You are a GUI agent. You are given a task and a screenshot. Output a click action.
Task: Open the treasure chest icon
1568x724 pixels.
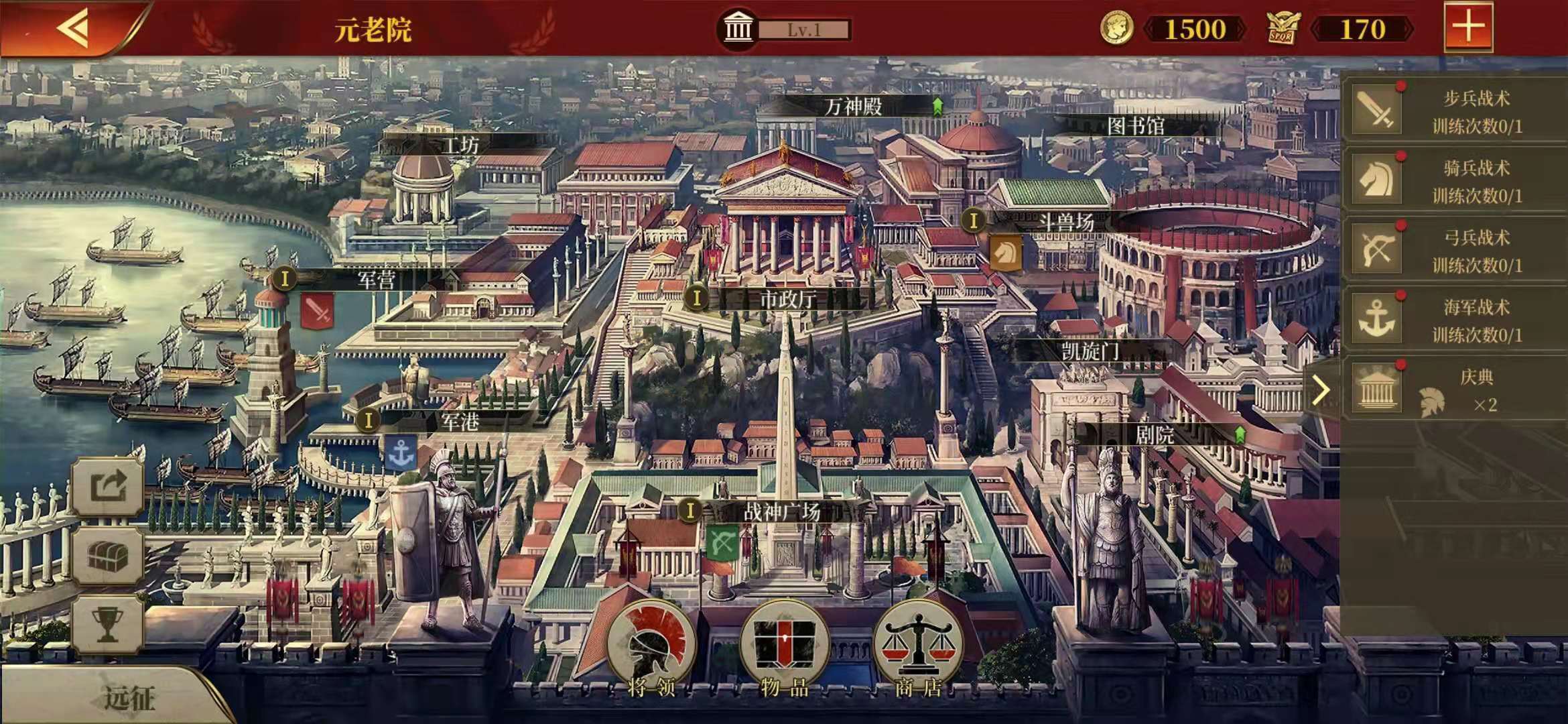tap(108, 556)
